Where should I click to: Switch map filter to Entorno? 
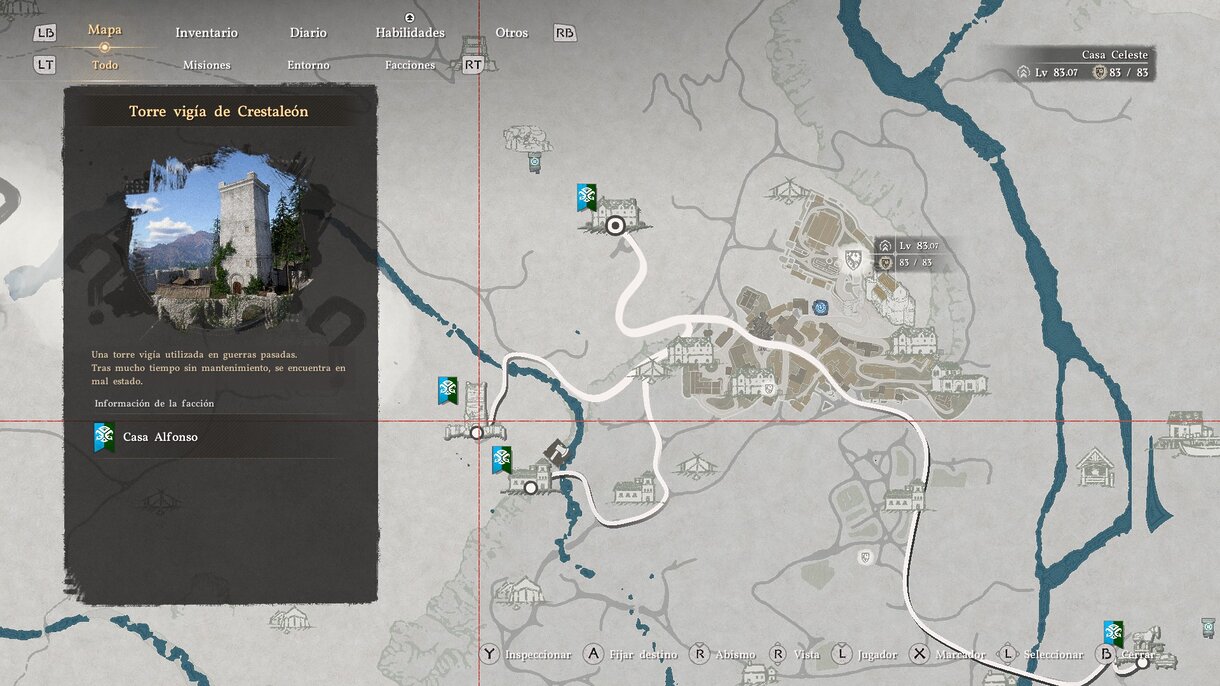point(308,65)
